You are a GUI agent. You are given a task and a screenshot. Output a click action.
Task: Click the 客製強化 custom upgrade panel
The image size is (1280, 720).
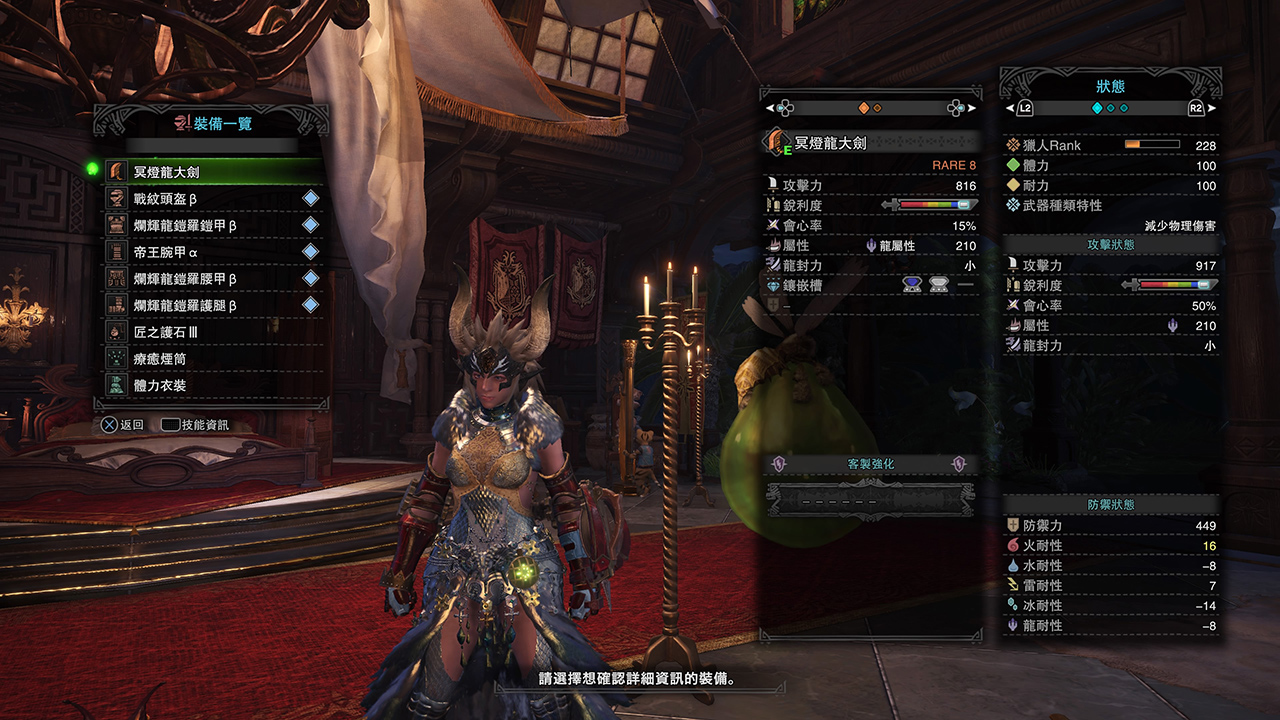coord(869,465)
